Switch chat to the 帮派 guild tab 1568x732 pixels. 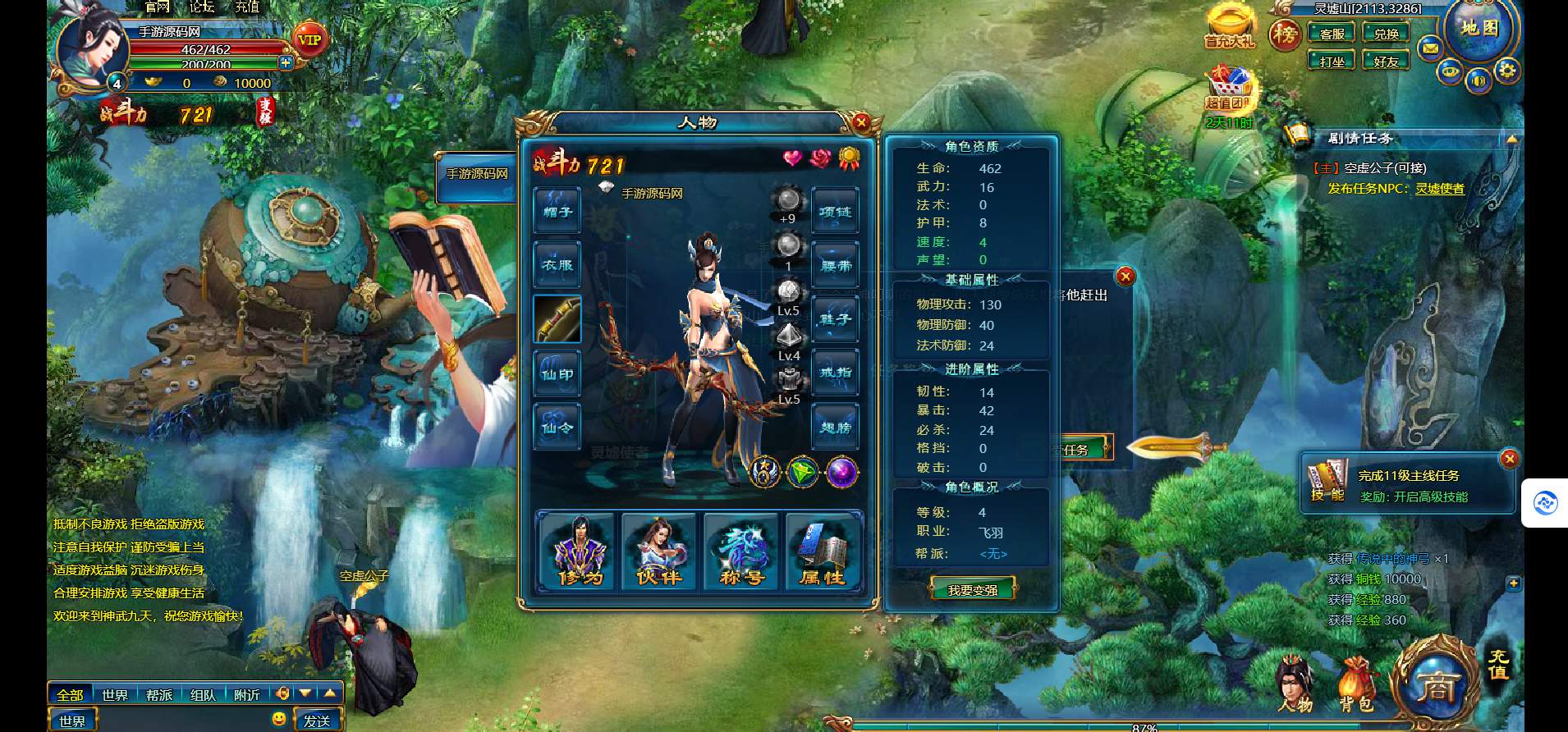(159, 695)
